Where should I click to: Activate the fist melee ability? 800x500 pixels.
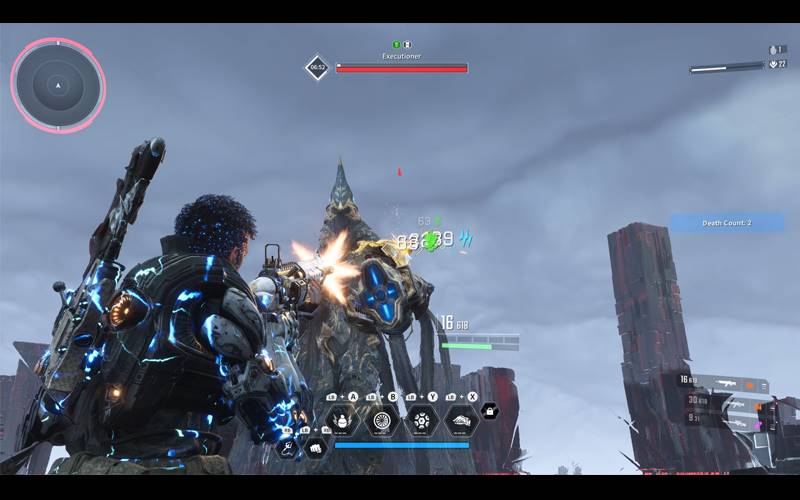point(316,447)
